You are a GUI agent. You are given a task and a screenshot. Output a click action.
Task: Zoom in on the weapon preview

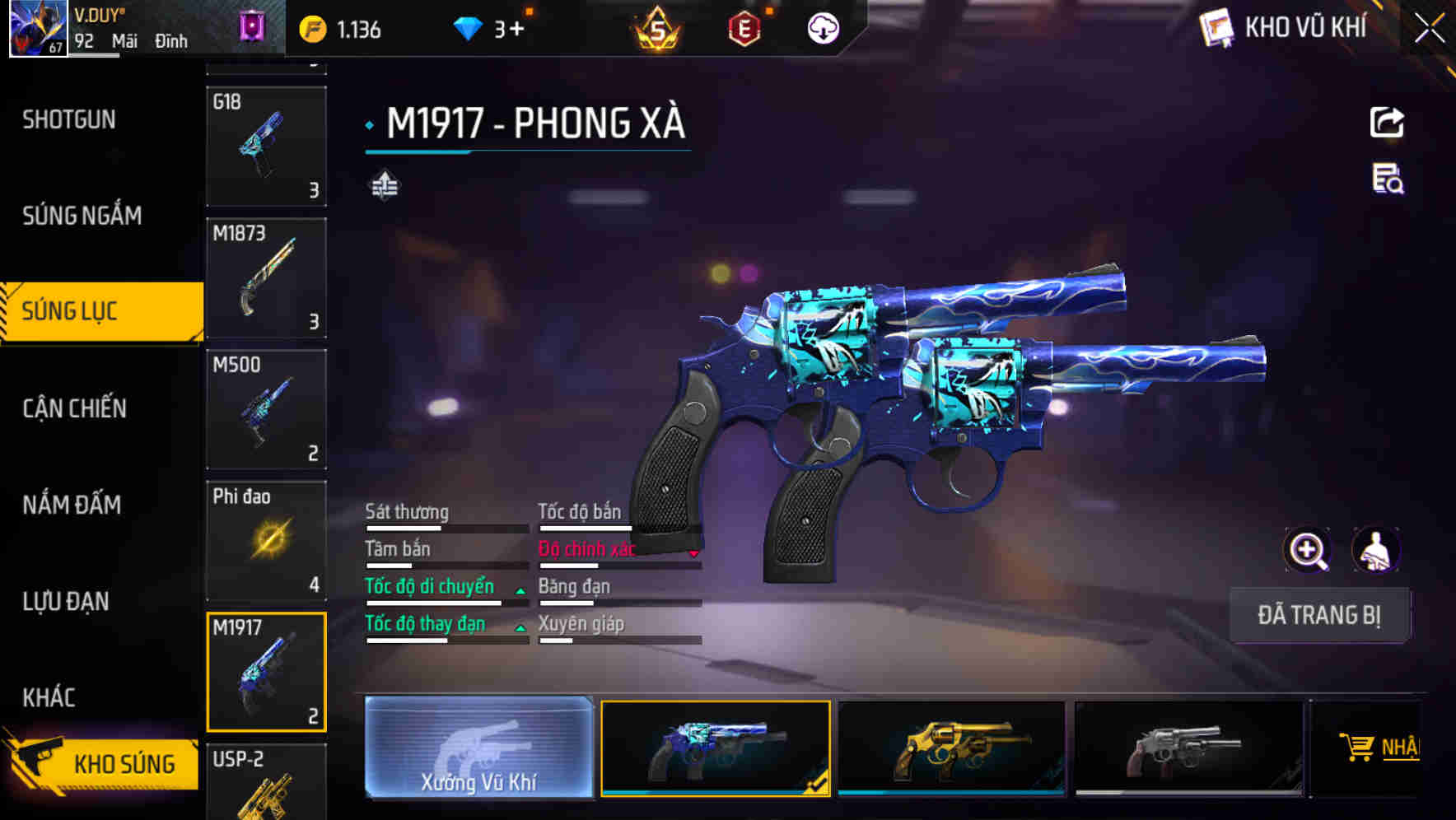pos(1306,550)
